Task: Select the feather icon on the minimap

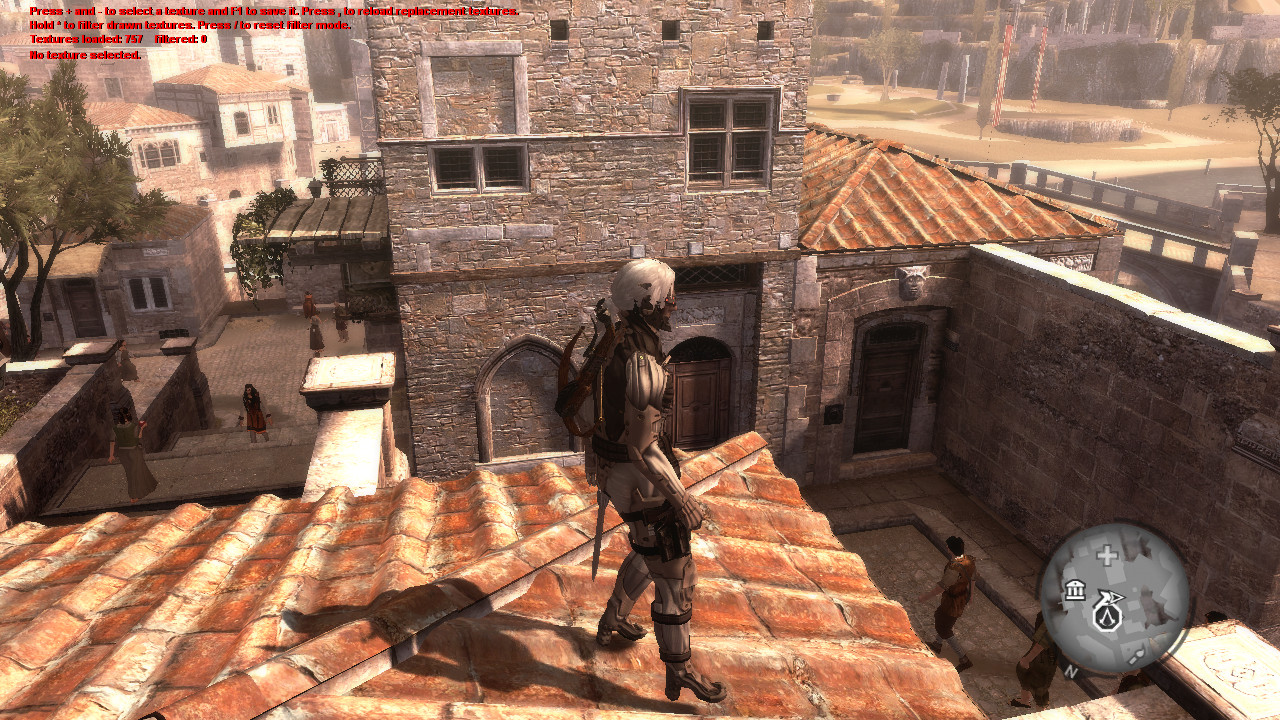Action: click(x=1137, y=653)
